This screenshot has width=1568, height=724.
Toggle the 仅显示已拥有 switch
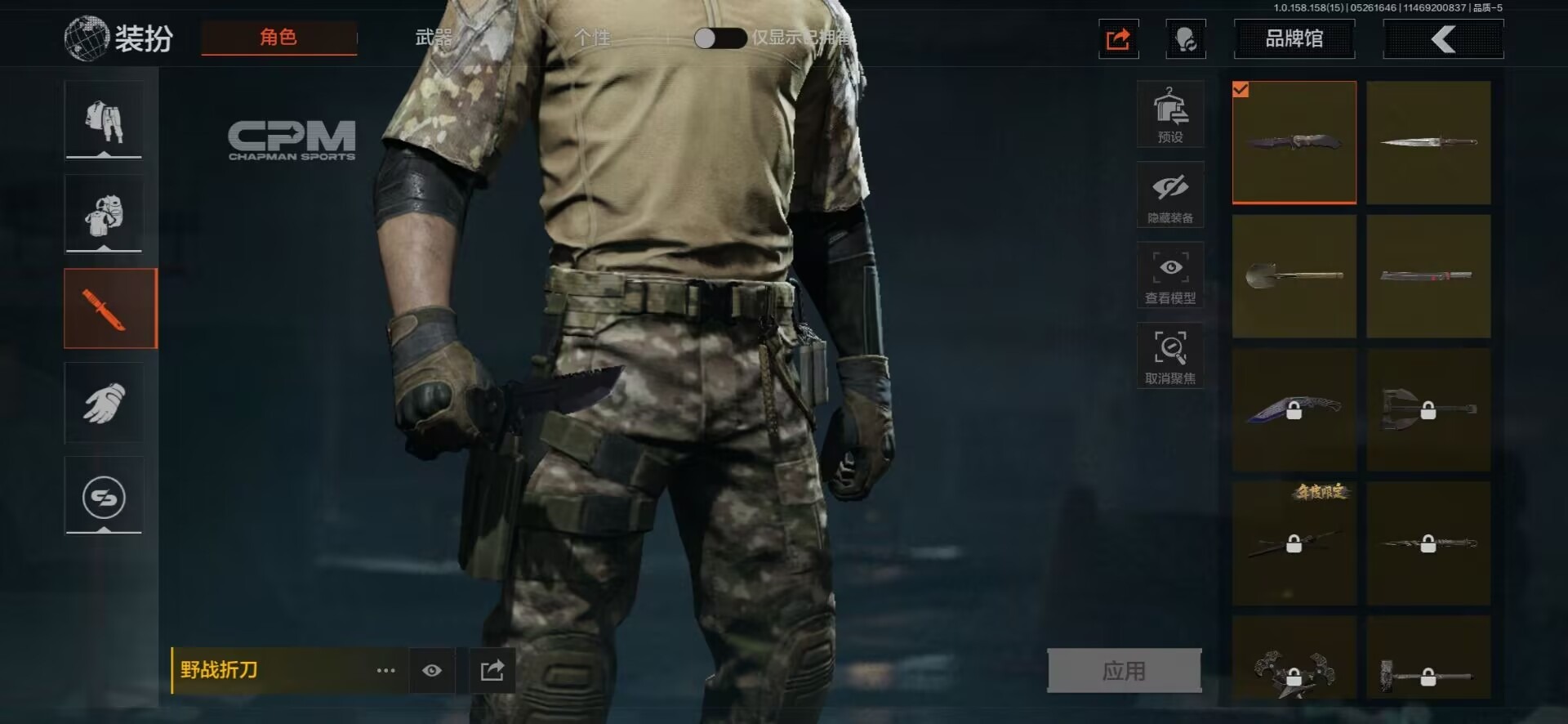pyautogui.click(x=719, y=38)
